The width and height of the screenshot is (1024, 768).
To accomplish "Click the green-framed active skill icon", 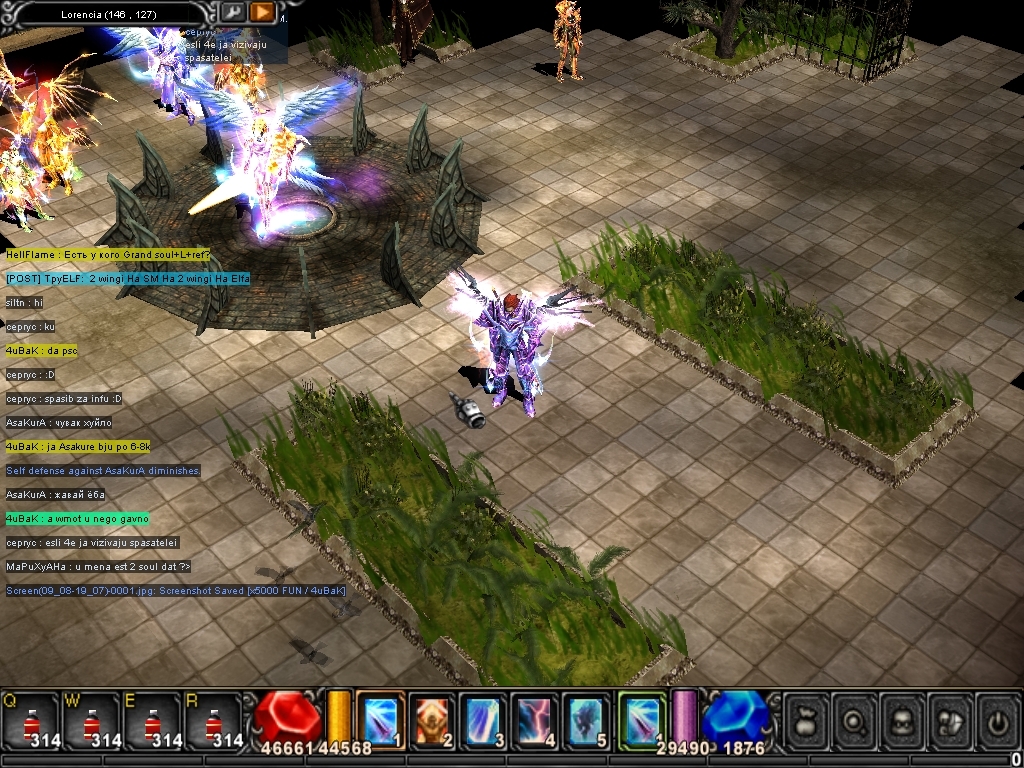I will coord(641,718).
